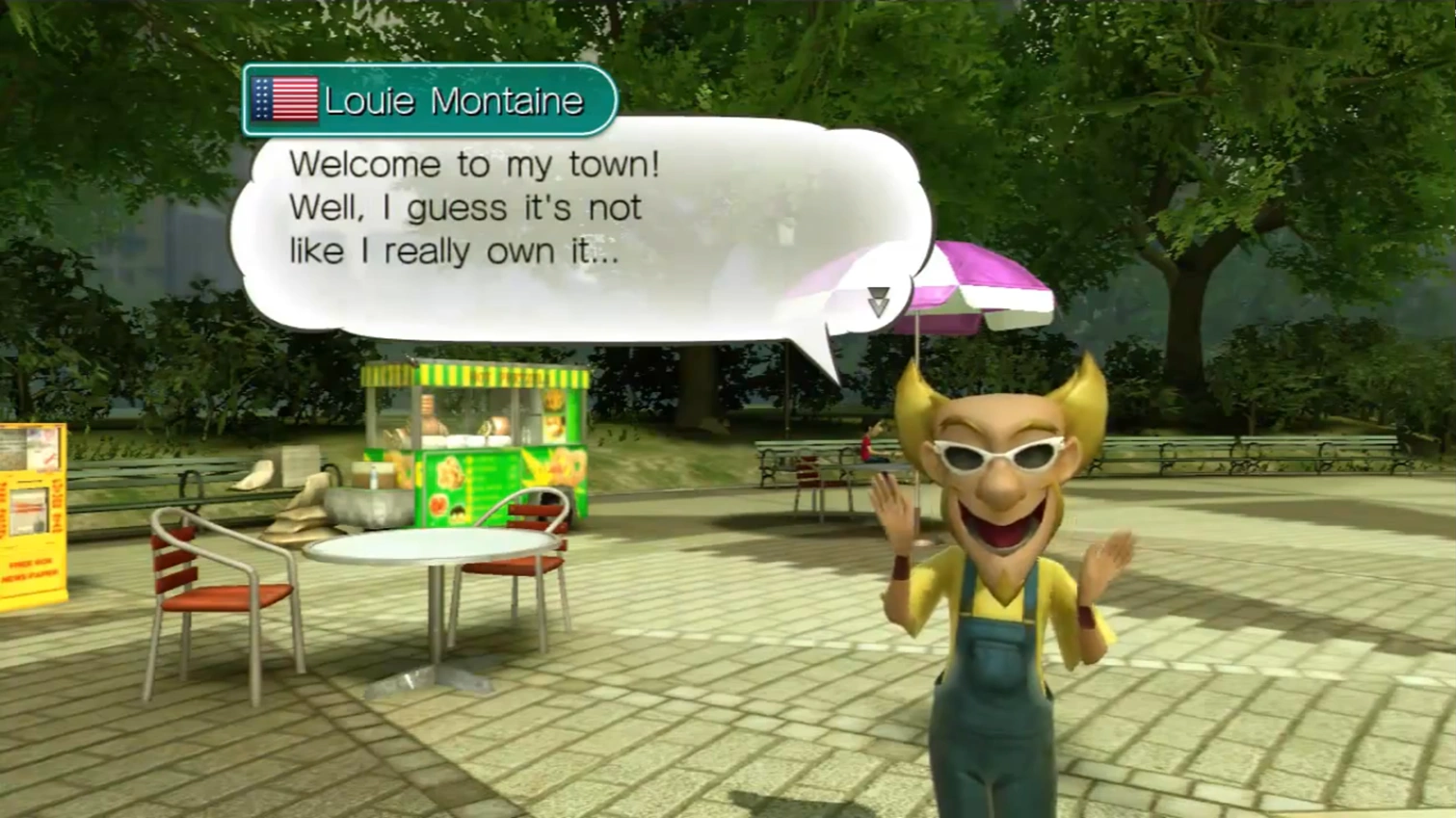The width and height of the screenshot is (1456, 818).
Task: Click Louie Montaine's speech bubble text
Action: (474, 208)
